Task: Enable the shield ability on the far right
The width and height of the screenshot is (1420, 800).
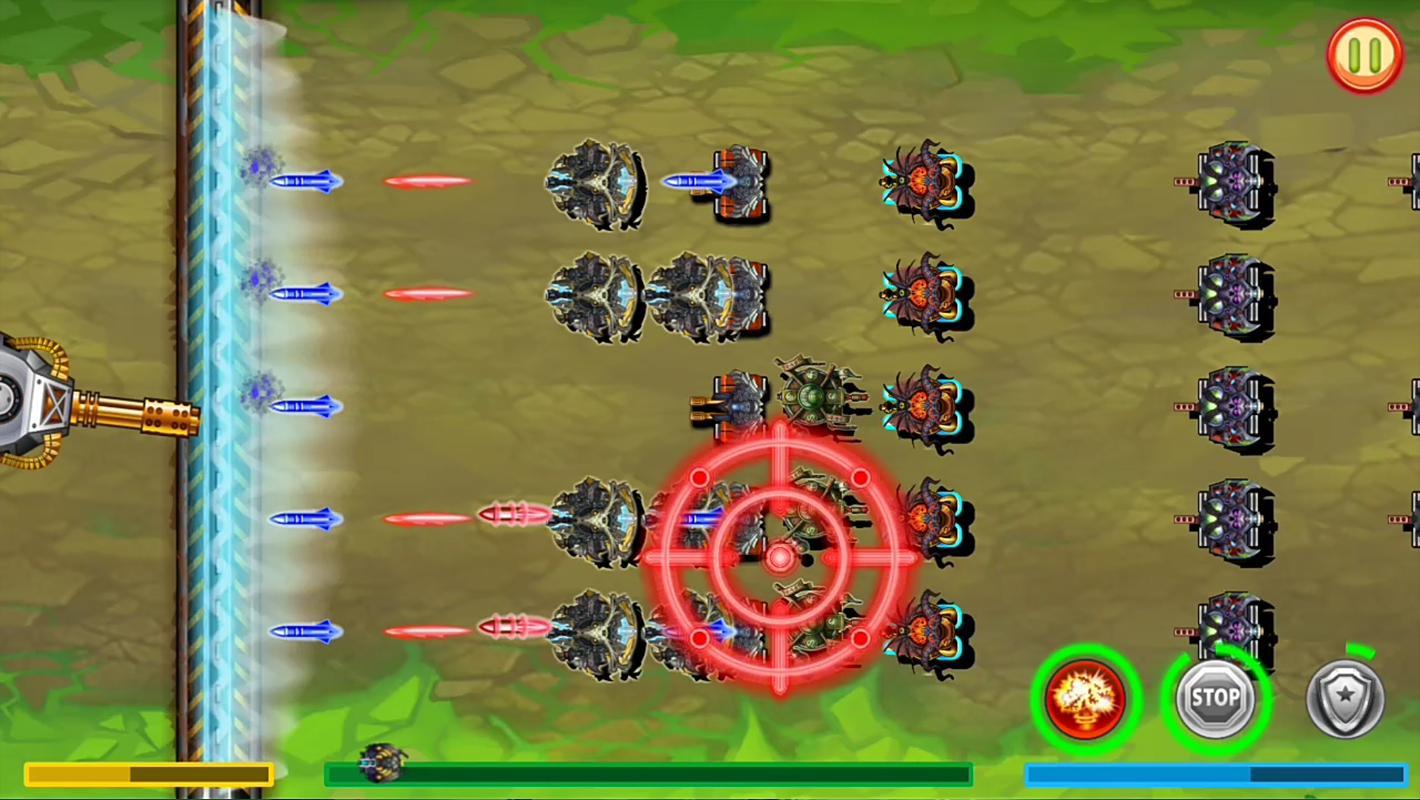Action: [1345, 698]
